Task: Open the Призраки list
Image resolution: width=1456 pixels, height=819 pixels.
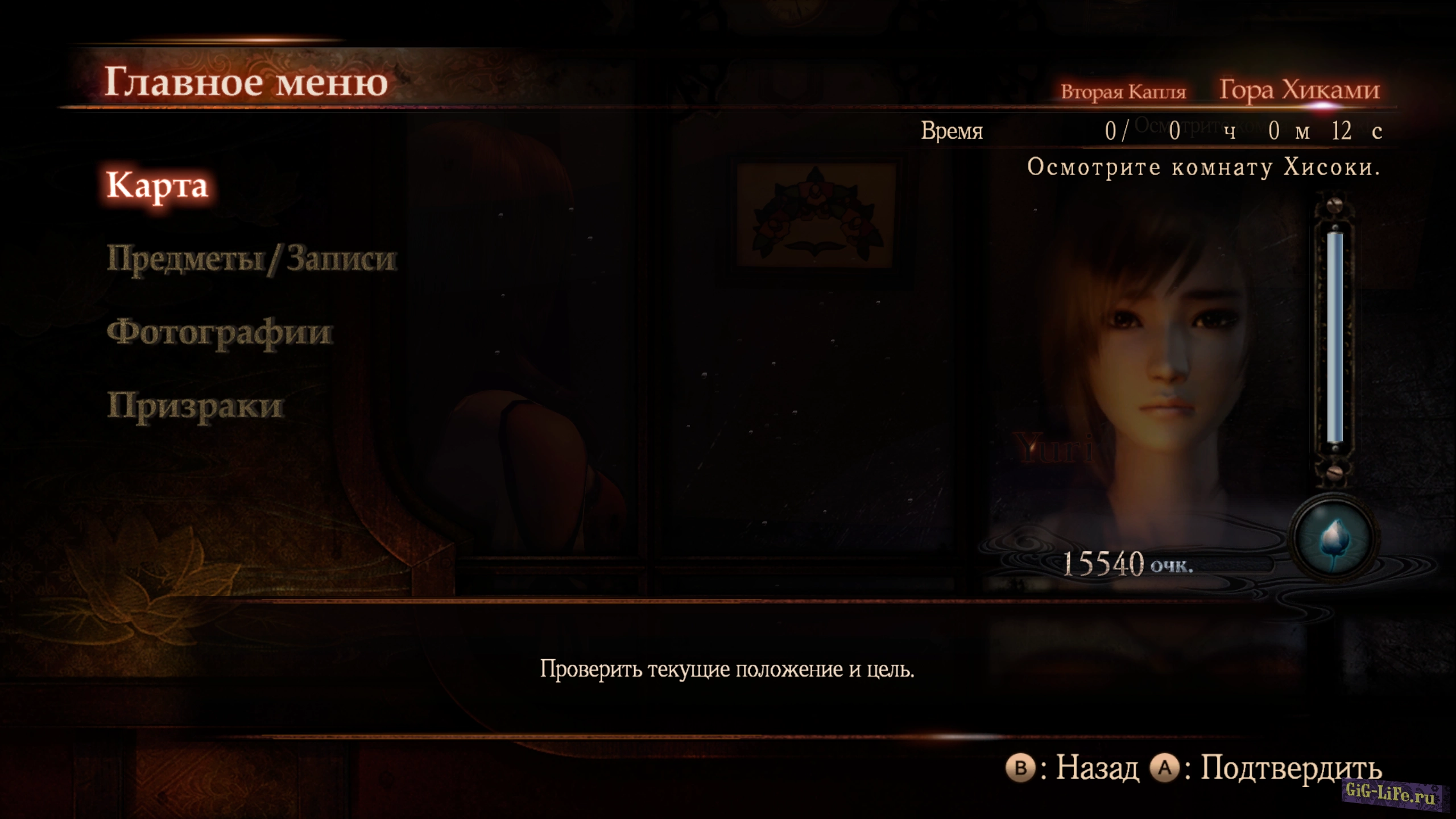Action: coord(195,406)
